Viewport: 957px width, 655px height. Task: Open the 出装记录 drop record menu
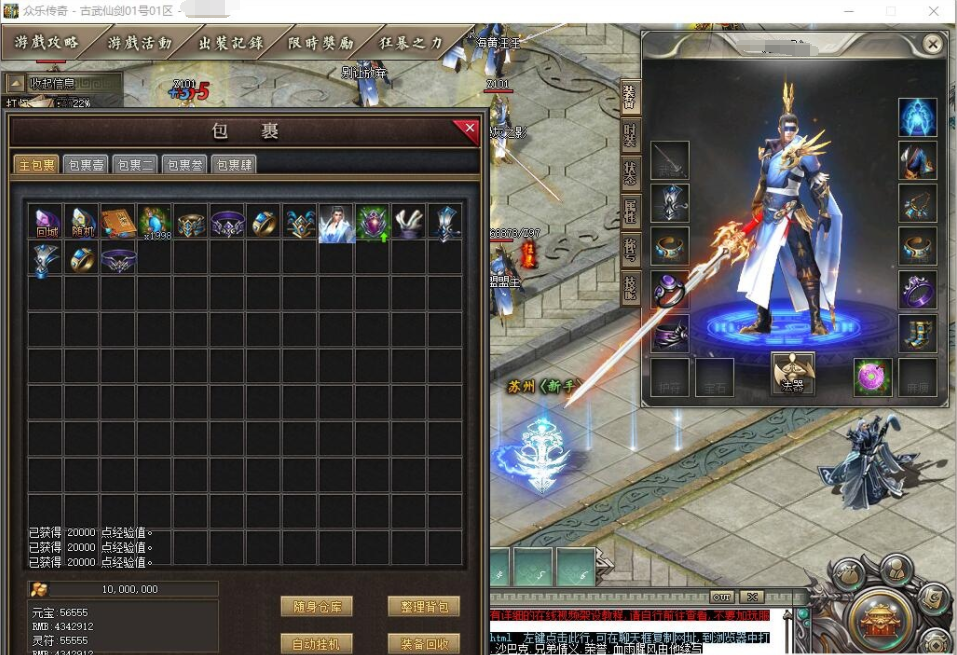click(231, 43)
